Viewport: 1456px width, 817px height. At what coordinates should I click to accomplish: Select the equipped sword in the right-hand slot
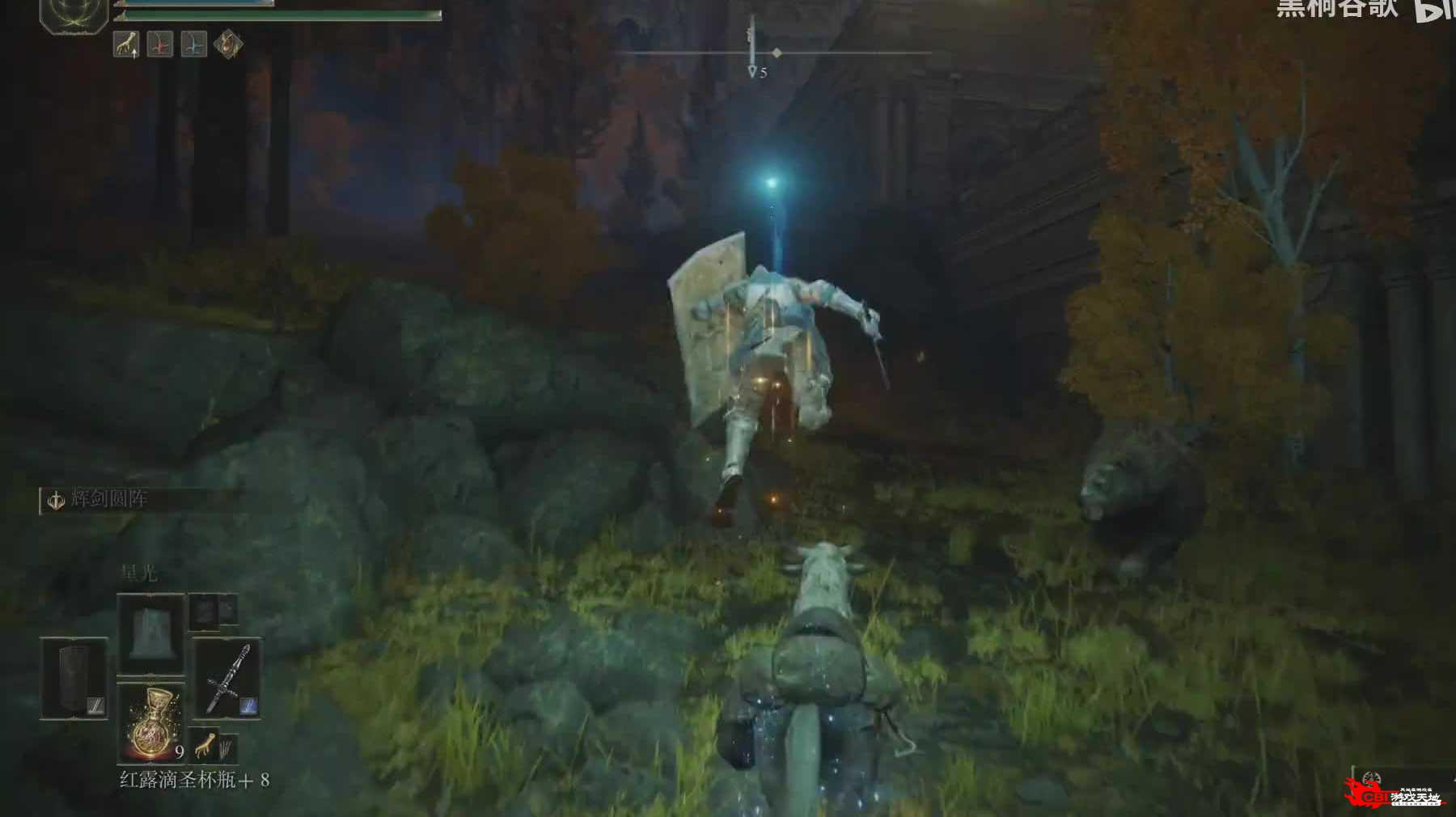tap(227, 678)
